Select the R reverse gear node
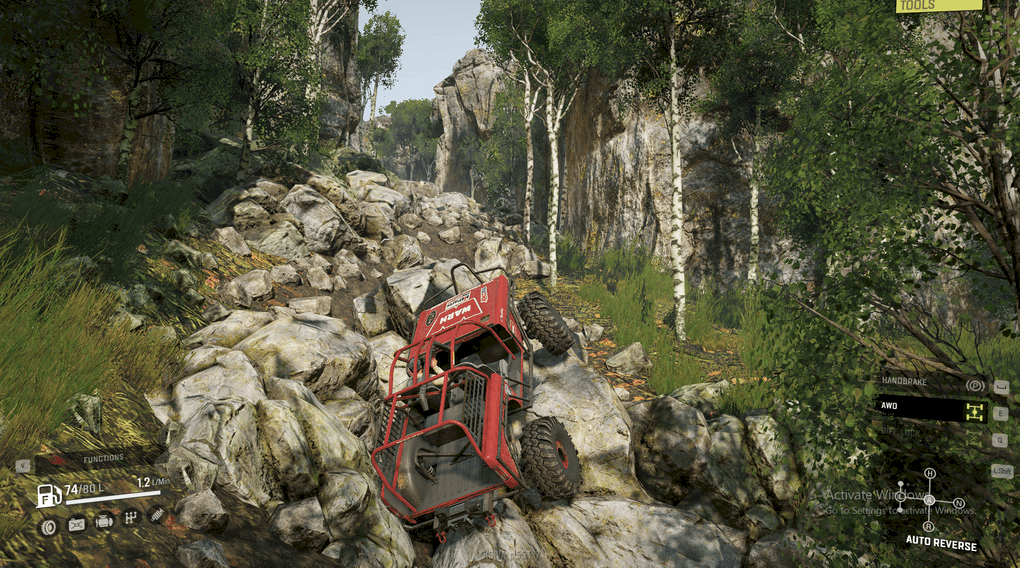The width and height of the screenshot is (1020, 568). click(929, 526)
